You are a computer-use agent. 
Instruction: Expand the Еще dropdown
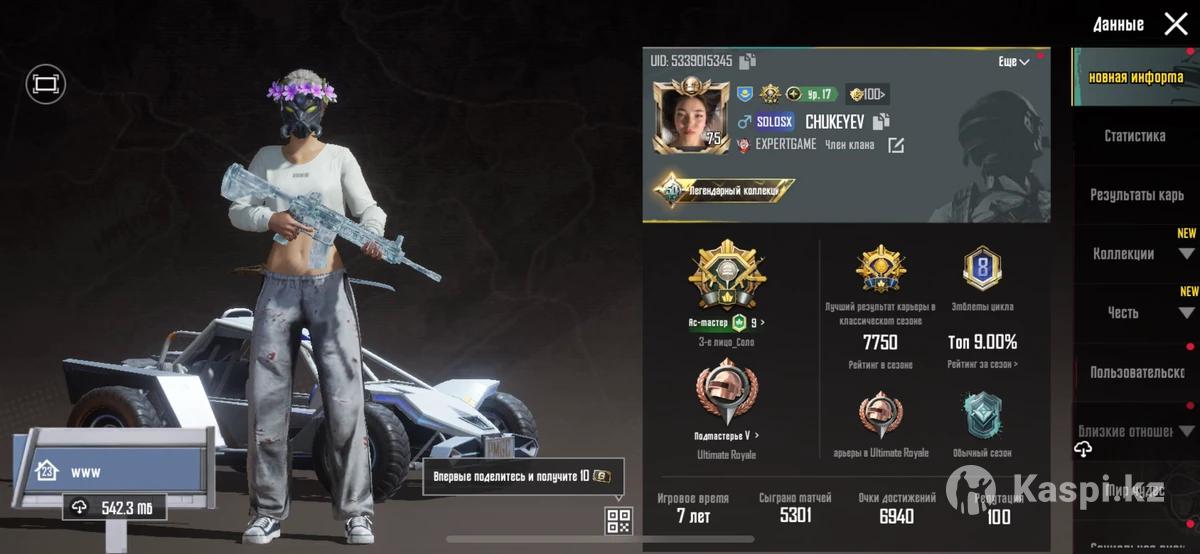1013,62
